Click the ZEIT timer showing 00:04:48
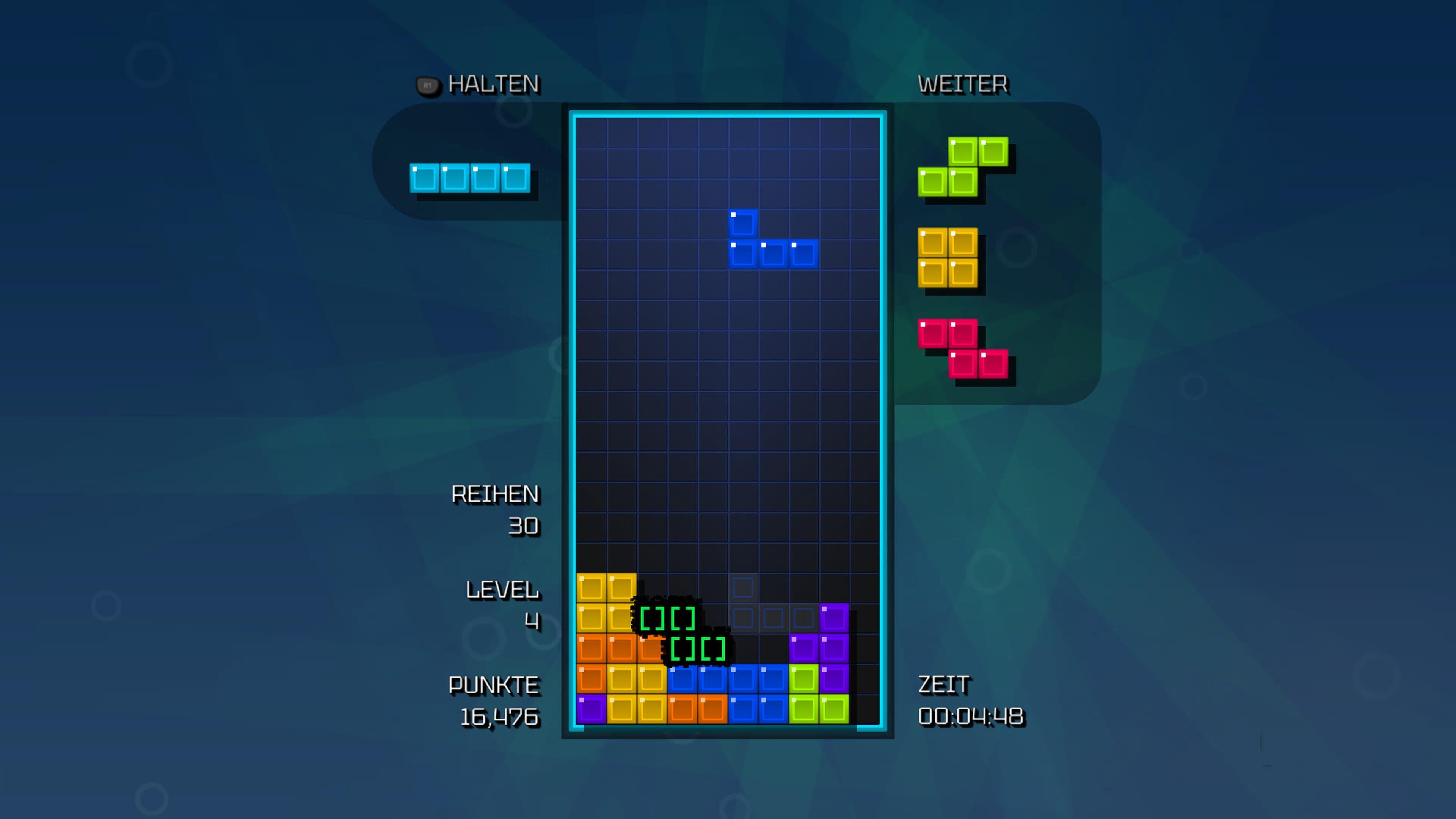Screen dimensions: 1456x819 971,715
